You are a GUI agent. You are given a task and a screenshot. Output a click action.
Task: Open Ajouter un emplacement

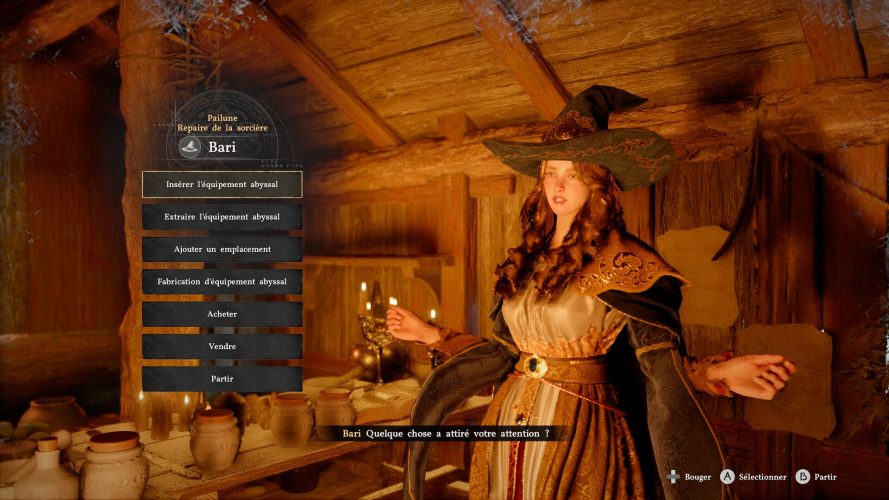tap(222, 249)
